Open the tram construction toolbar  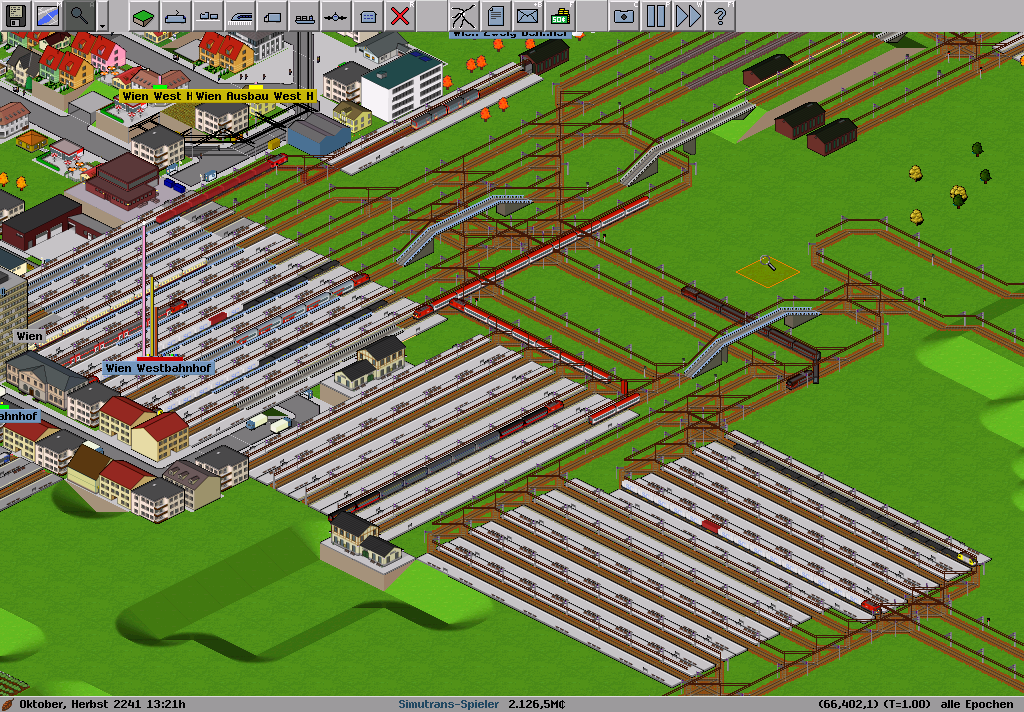click(x=208, y=15)
